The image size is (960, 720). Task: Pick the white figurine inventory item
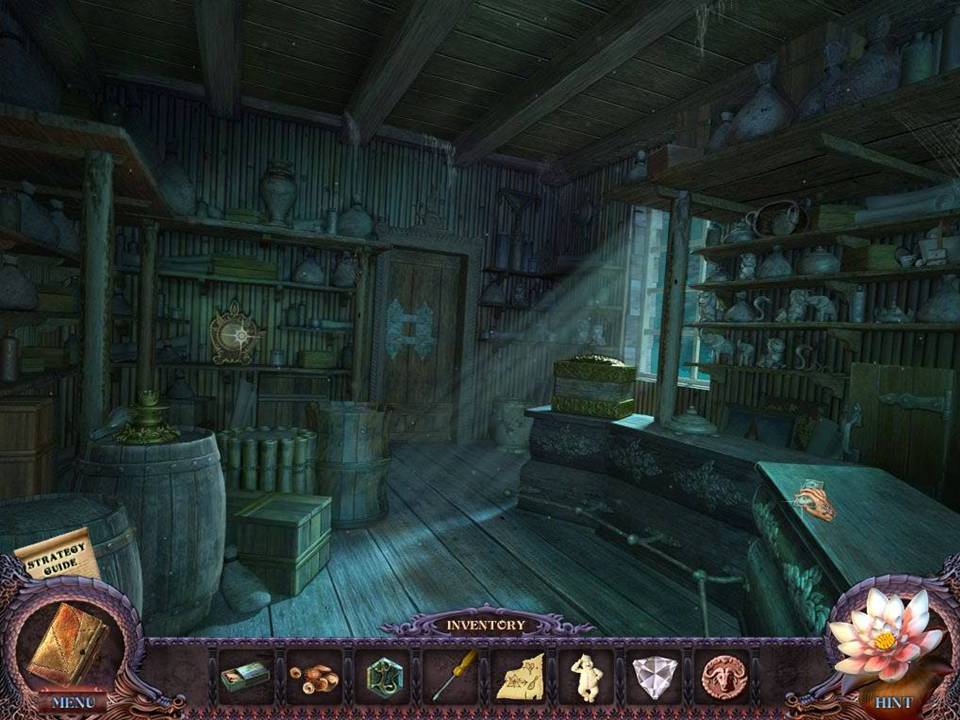tap(586, 676)
